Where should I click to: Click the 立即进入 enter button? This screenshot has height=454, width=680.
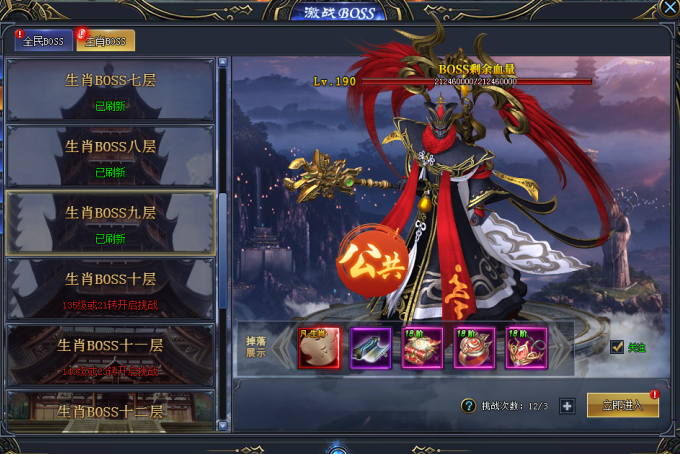[x=622, y=405]
